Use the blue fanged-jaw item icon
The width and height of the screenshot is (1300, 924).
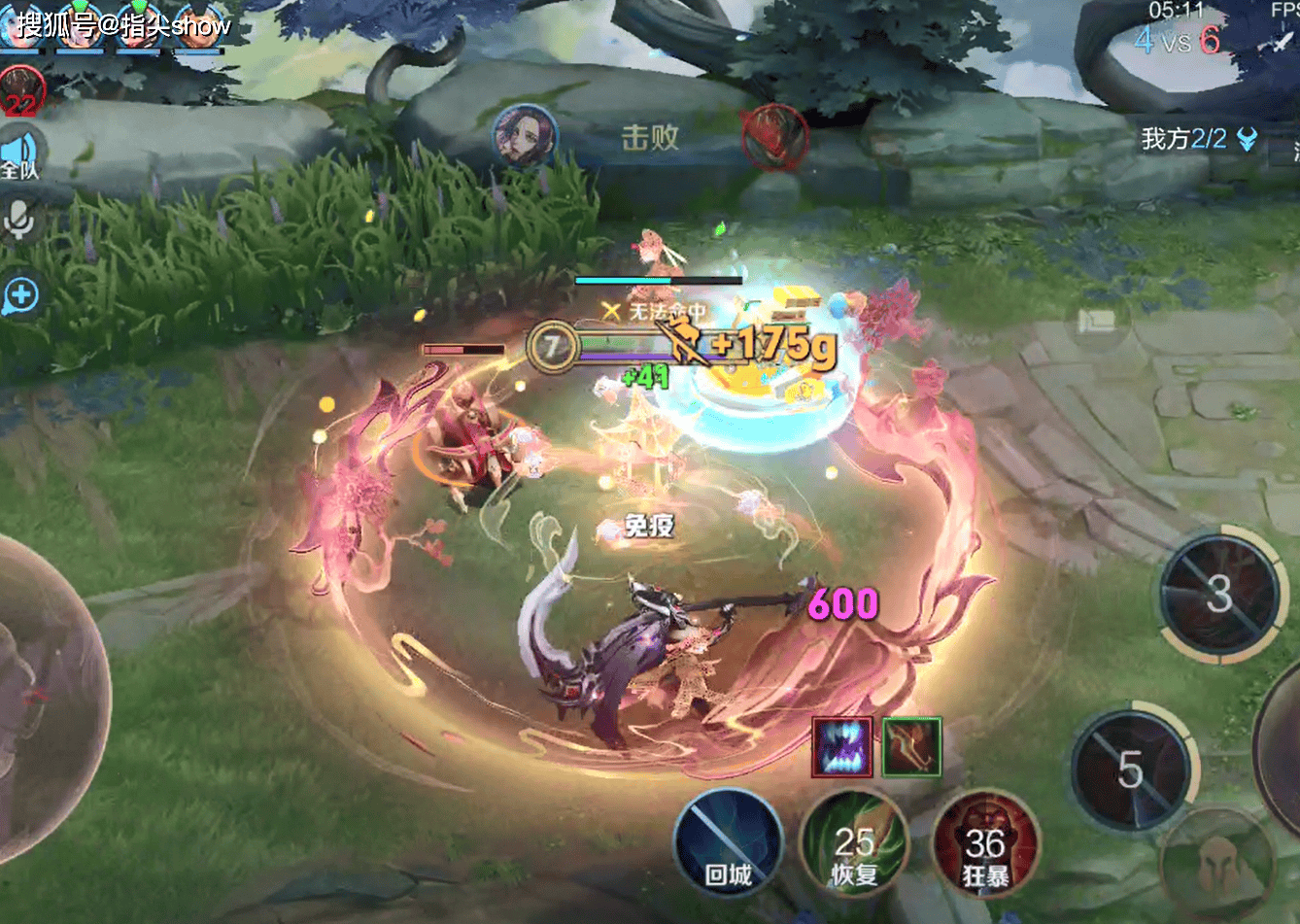(x=841, y=747)
